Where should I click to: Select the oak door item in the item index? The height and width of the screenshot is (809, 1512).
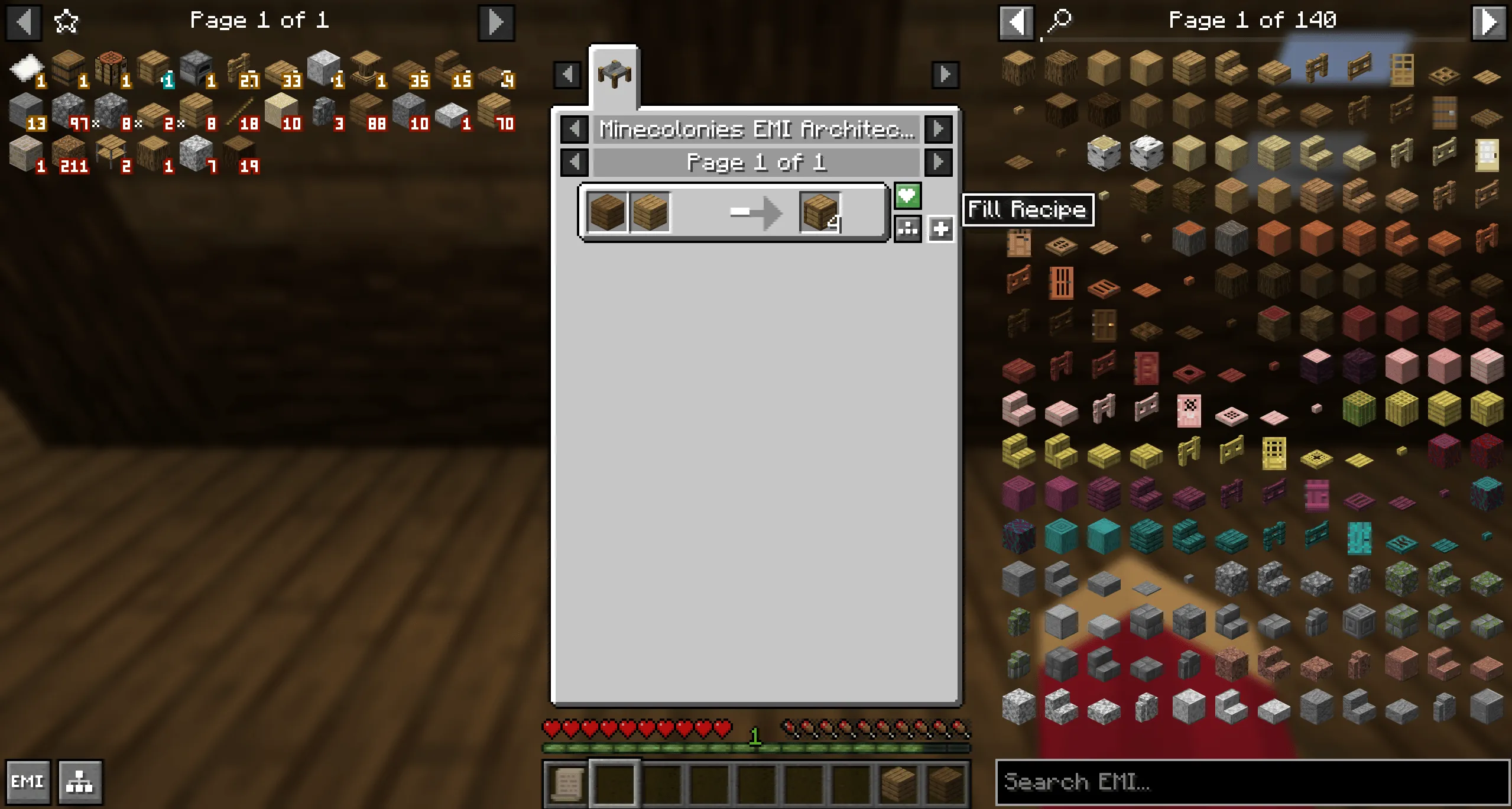1403,69
